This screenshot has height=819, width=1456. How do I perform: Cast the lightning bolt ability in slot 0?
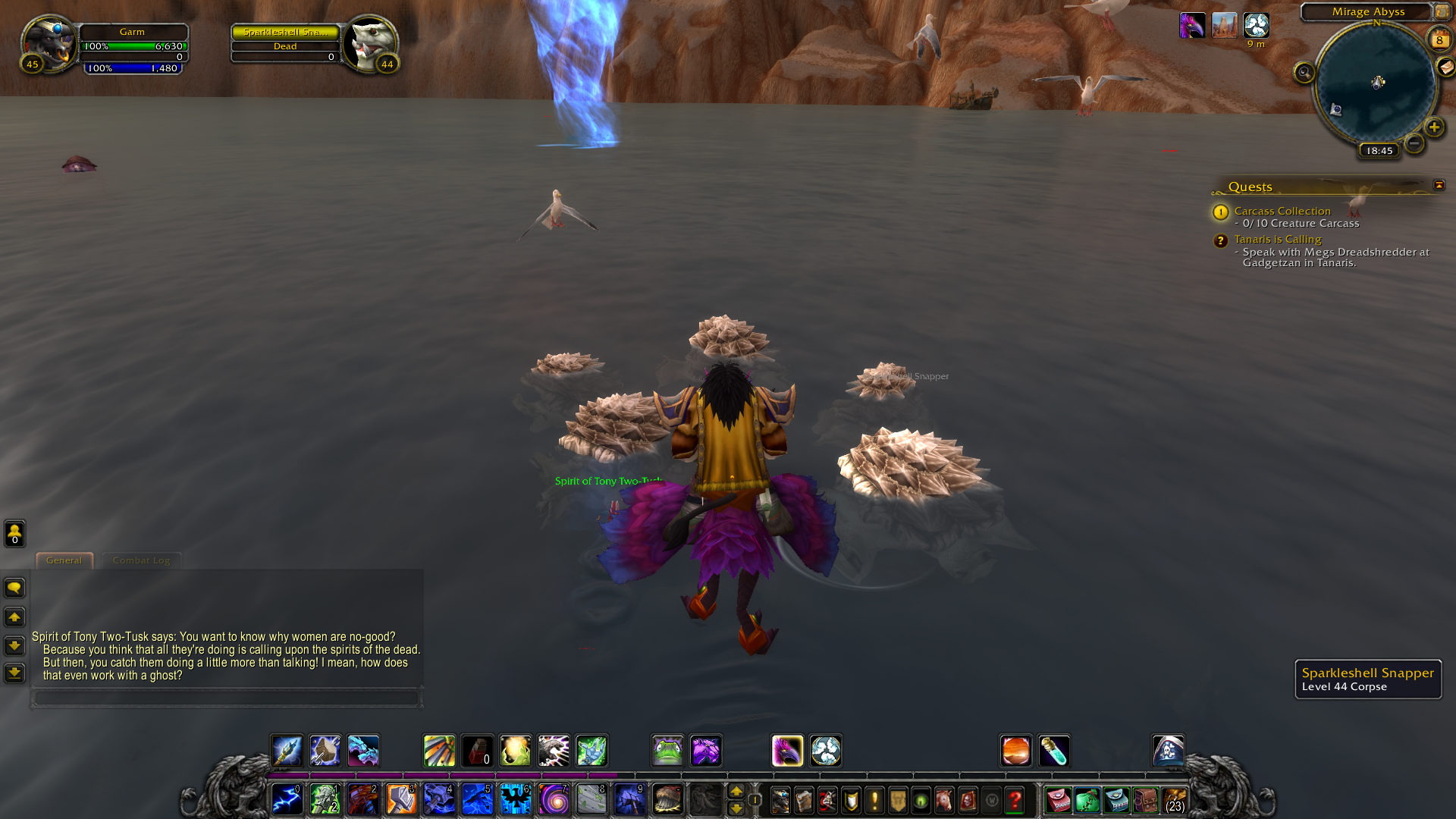(x=287, y=799)
